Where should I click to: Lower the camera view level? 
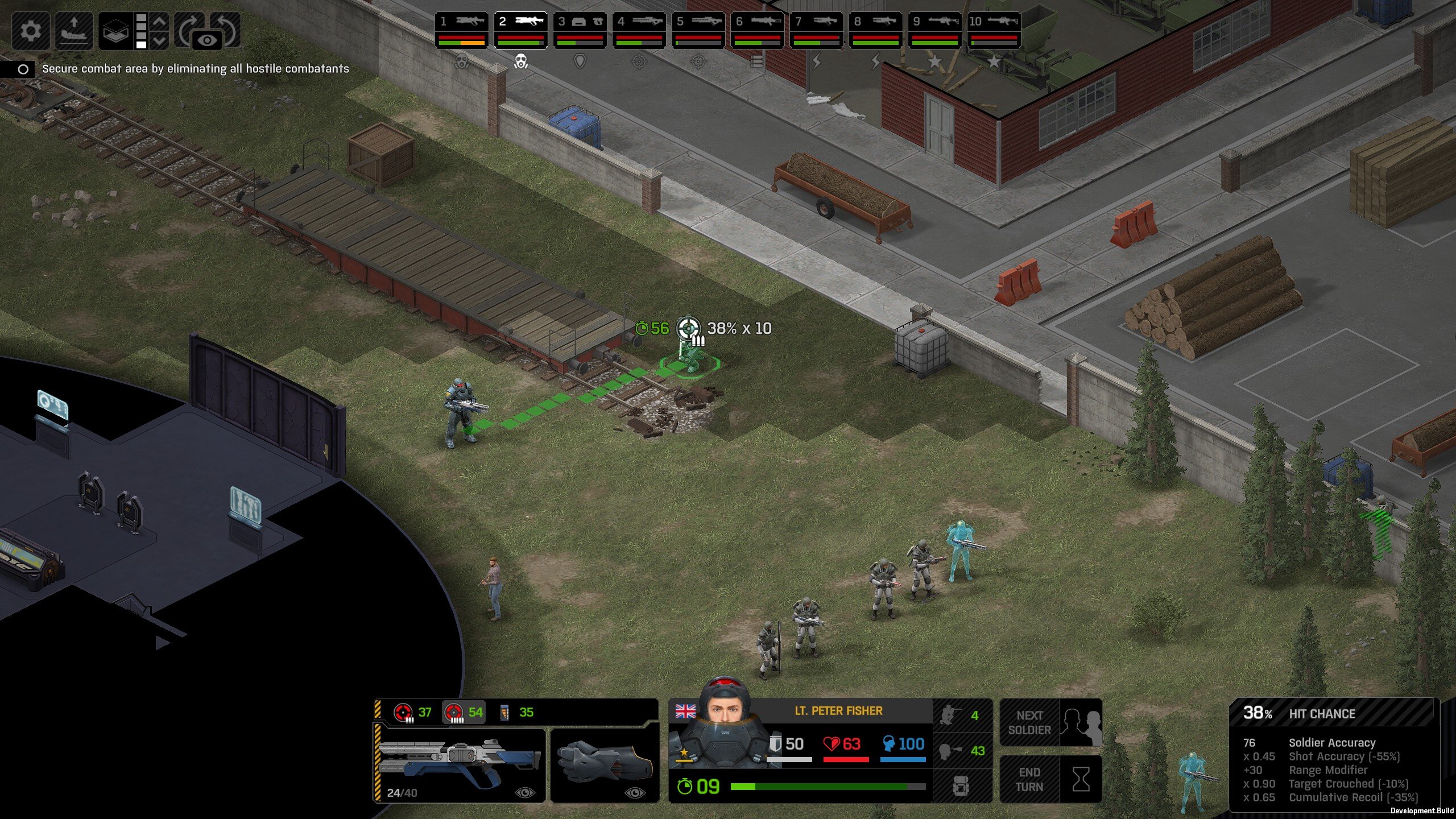tap(160, 40)
